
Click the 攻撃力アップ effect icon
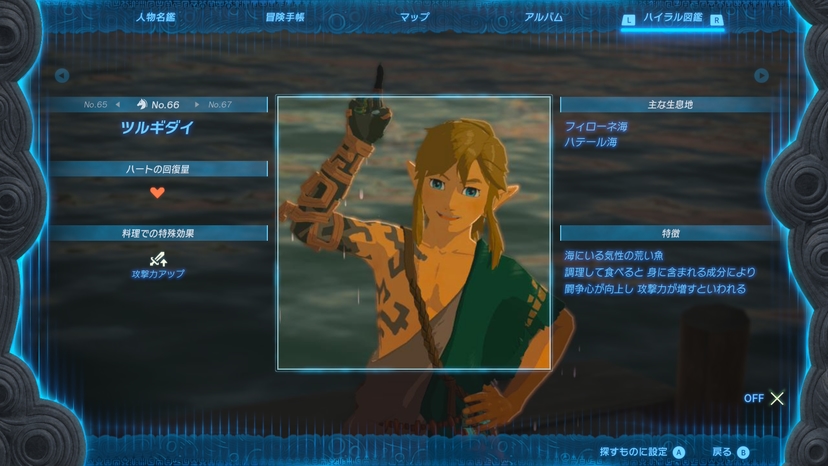pos(157,257)
